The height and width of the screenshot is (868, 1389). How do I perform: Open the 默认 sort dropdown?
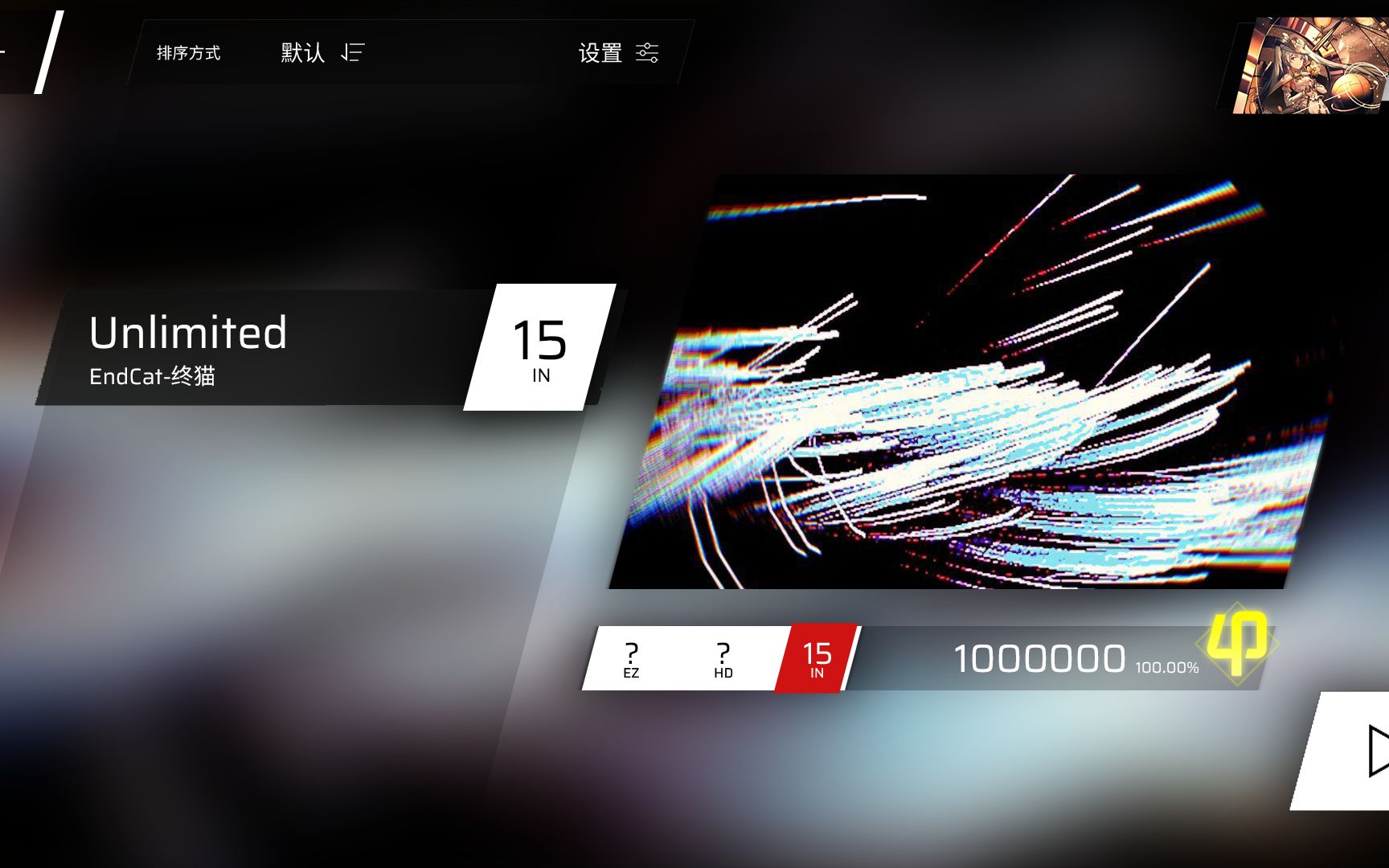click(301, 52)
